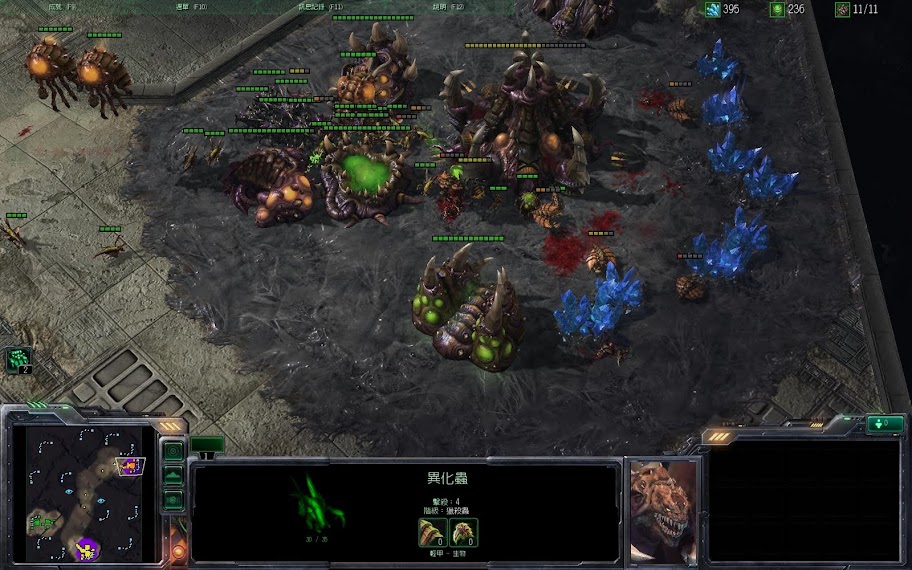The height and width of the screenshot is (570, 912).
Task: Select the unit's attack weapon icon
Action: [432, 533]
